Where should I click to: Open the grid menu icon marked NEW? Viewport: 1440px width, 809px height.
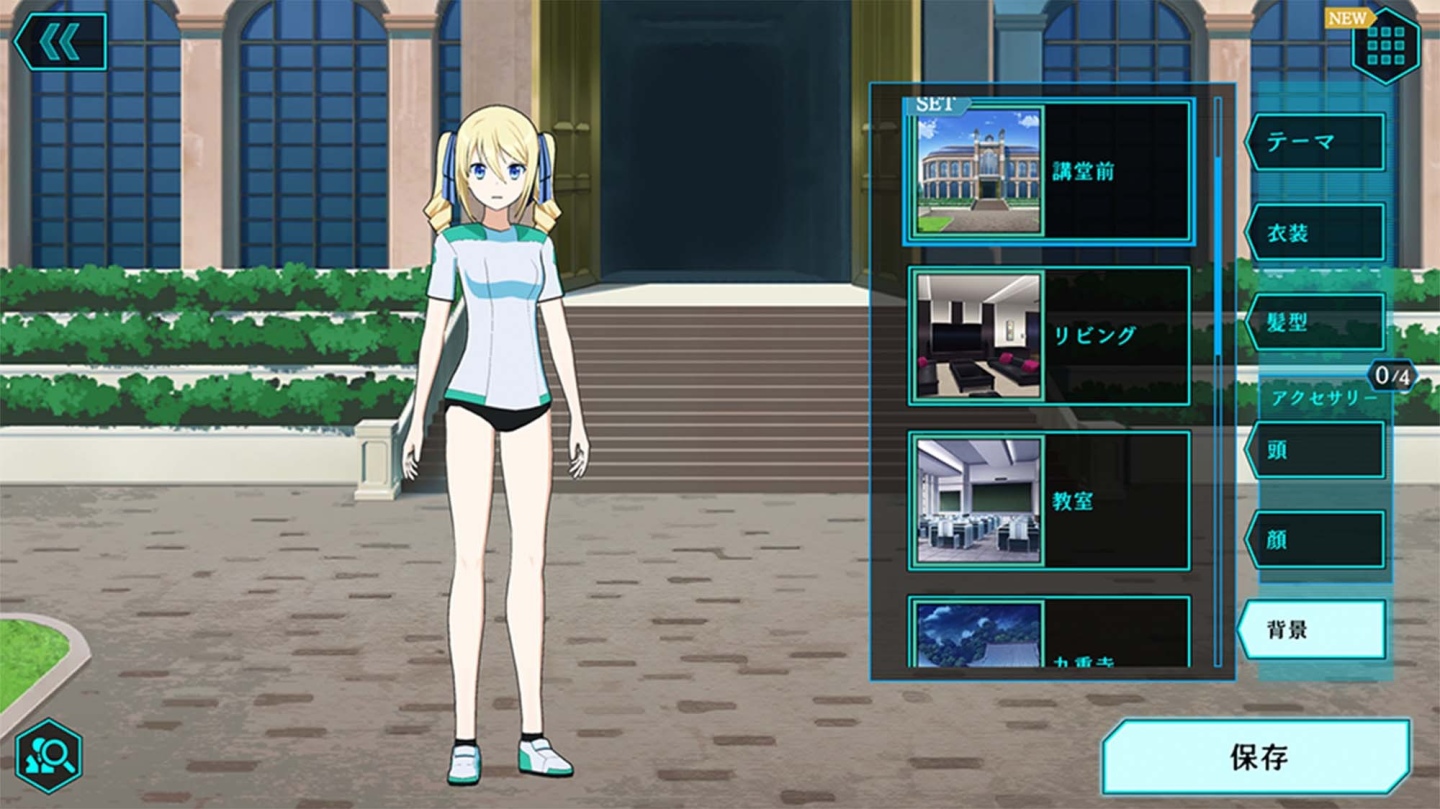click(x=1385, y=45)
